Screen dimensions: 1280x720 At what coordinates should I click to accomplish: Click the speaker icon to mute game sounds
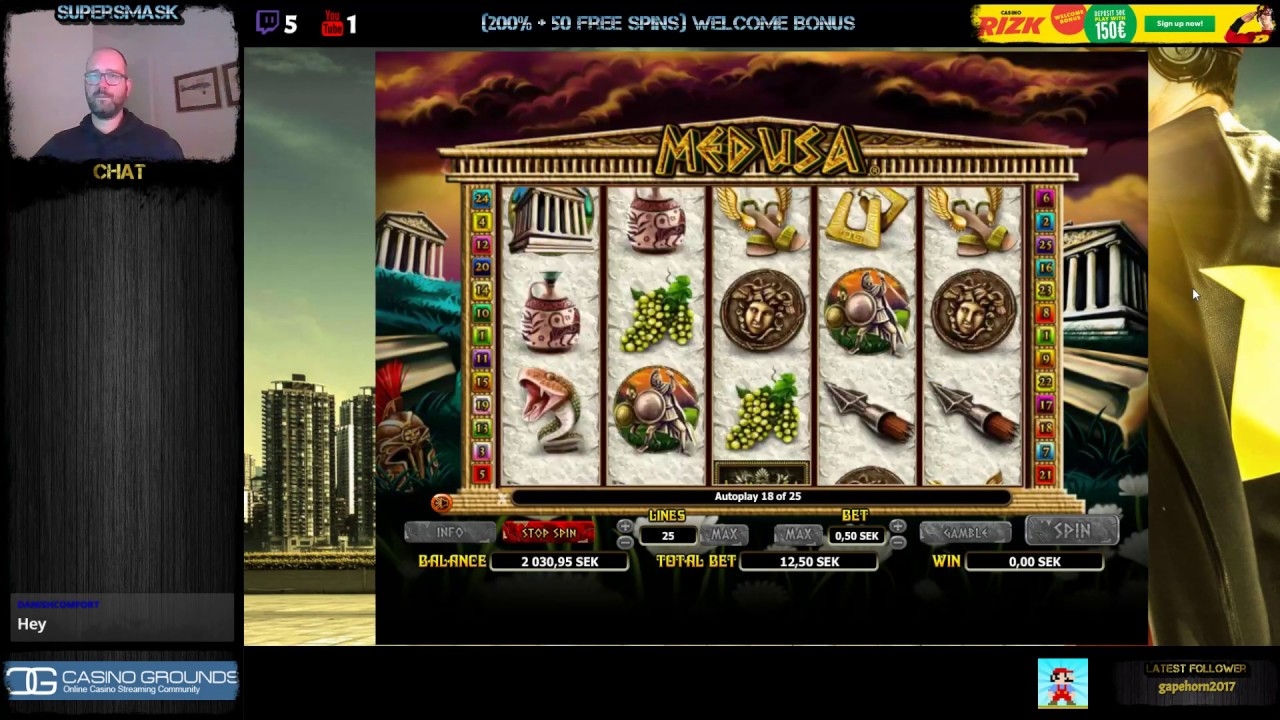(x=443, y=504)
